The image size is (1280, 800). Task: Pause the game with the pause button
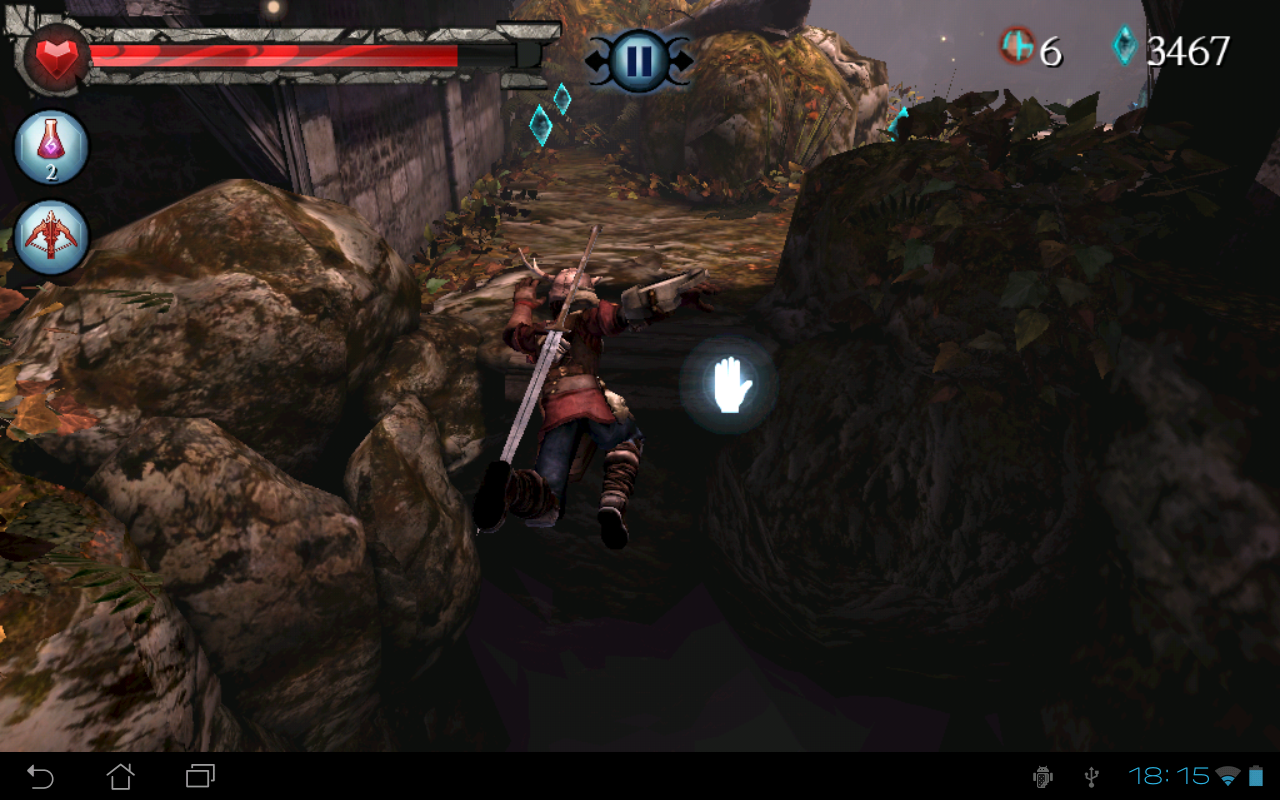(x=638, y=60)
